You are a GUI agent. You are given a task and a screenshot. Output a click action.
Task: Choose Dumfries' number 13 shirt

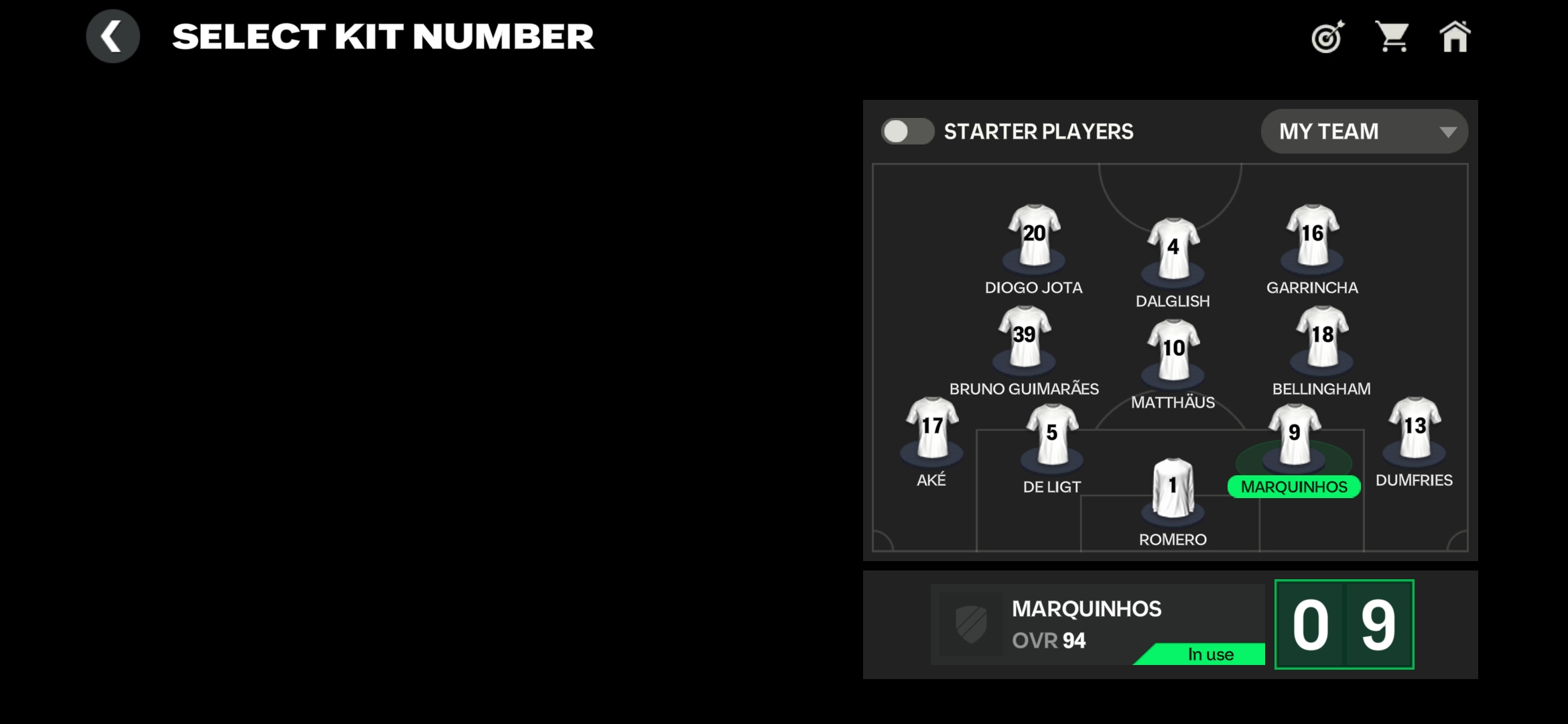tap(1415, 427)
